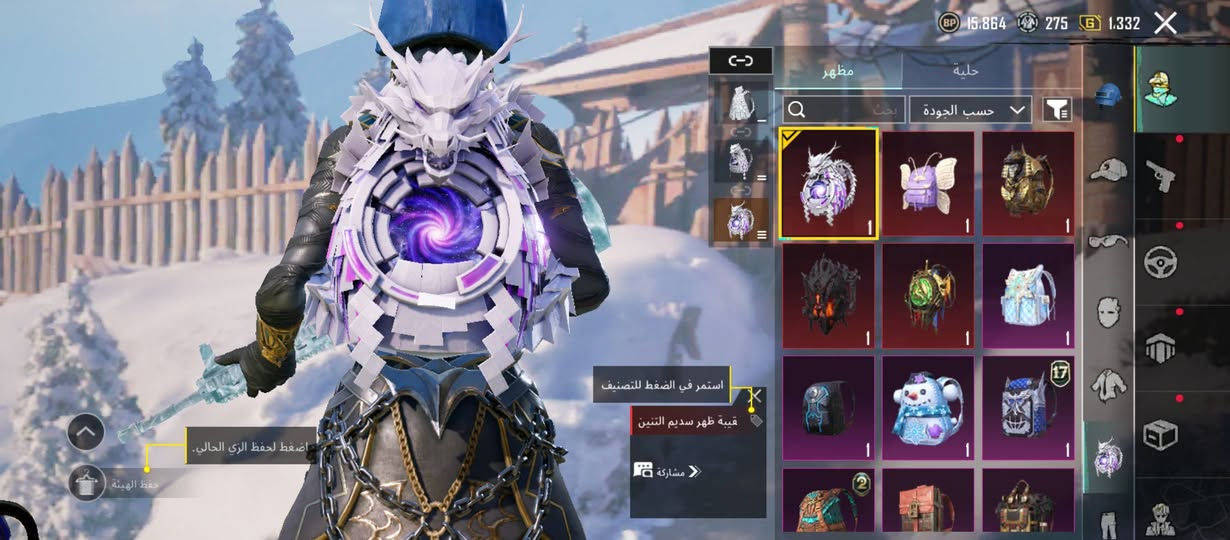Select the golden pharaoh backpack
This screenshot has width=1230, height=540.
pos(1028,184)
